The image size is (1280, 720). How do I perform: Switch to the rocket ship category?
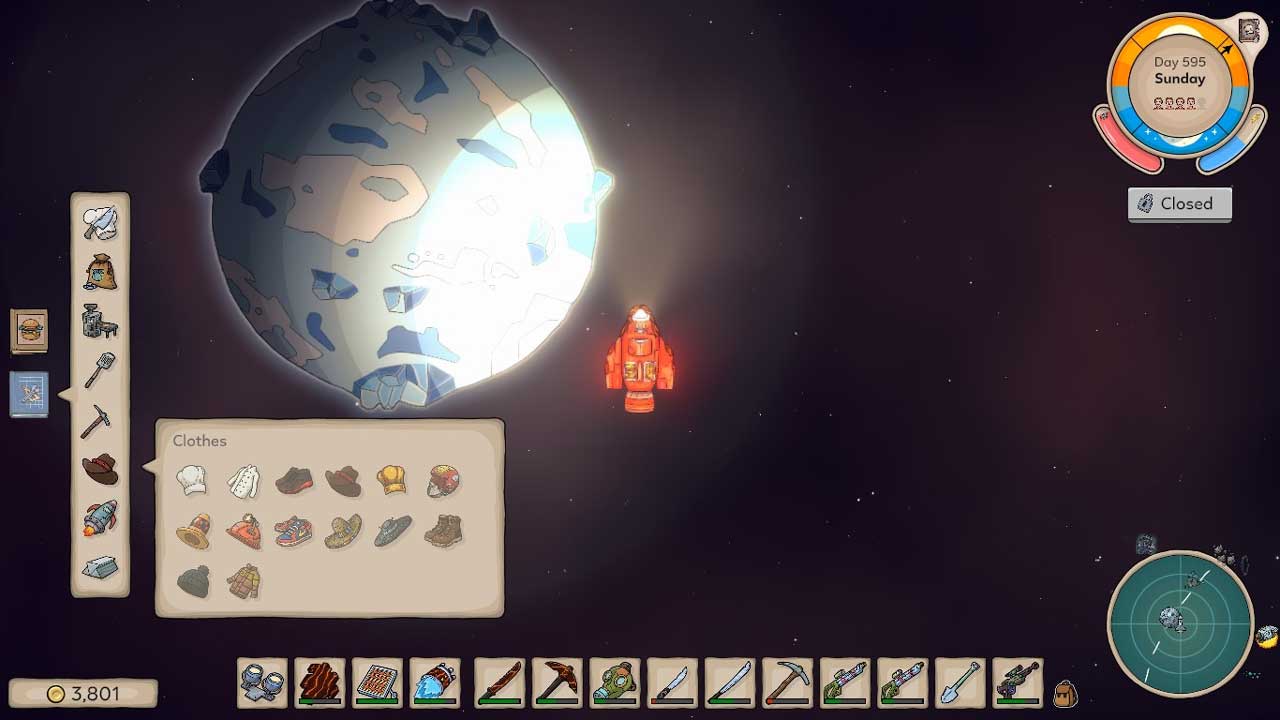pyautogui.click(x=100, y=518)
